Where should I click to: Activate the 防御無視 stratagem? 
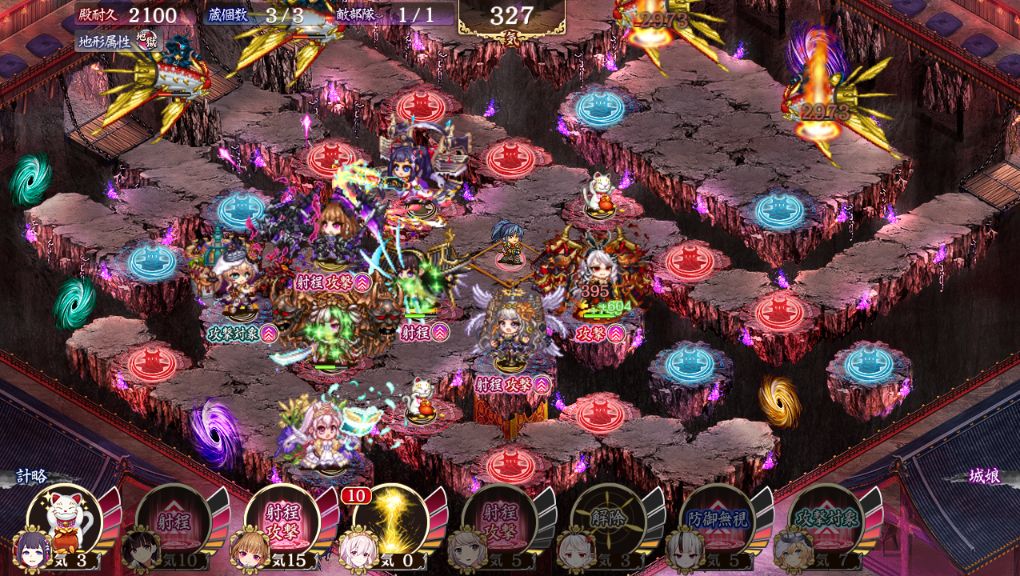tap(716, 518)
